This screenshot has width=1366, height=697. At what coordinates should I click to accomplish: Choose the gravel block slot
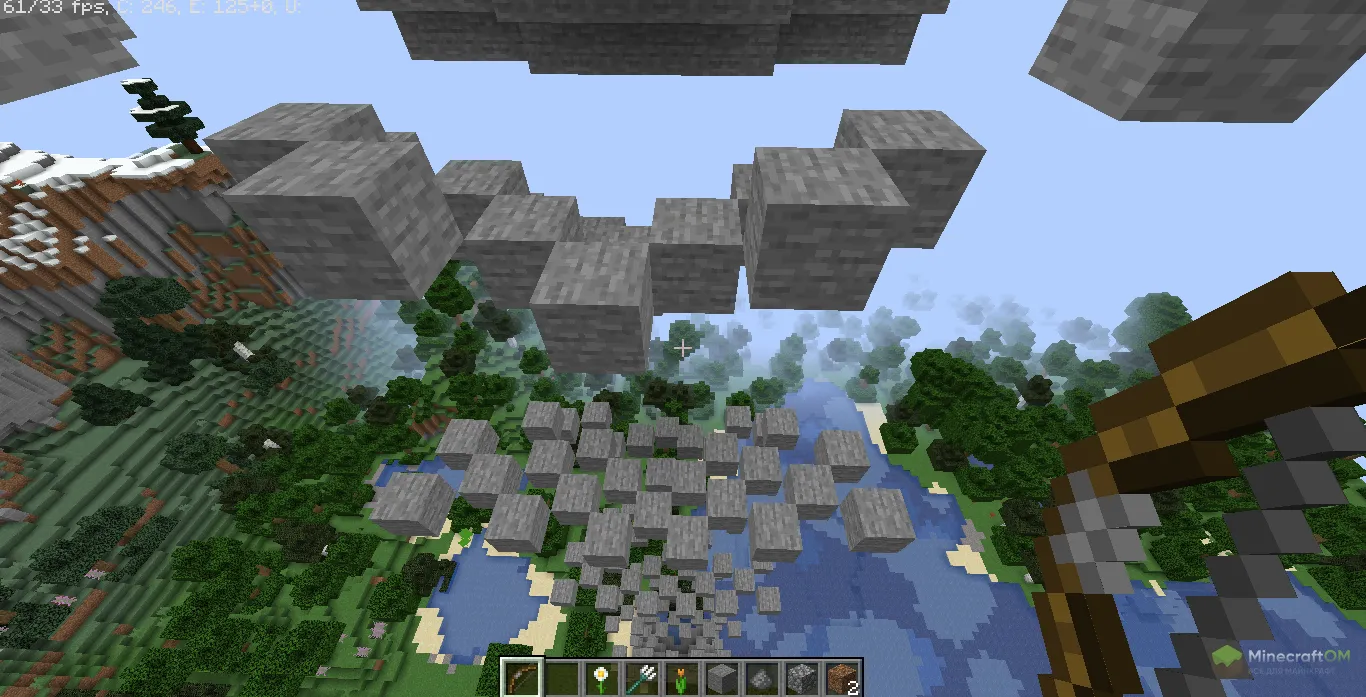pyautogui.click(x=801, y=677)
